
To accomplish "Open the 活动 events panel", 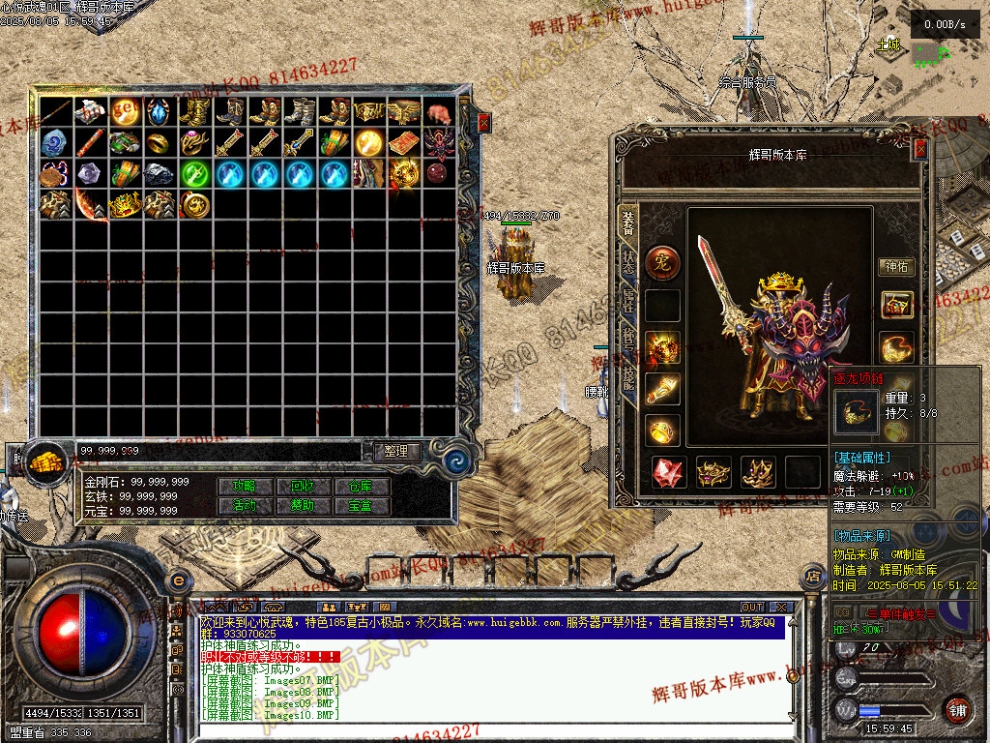I will coord(244,505).
